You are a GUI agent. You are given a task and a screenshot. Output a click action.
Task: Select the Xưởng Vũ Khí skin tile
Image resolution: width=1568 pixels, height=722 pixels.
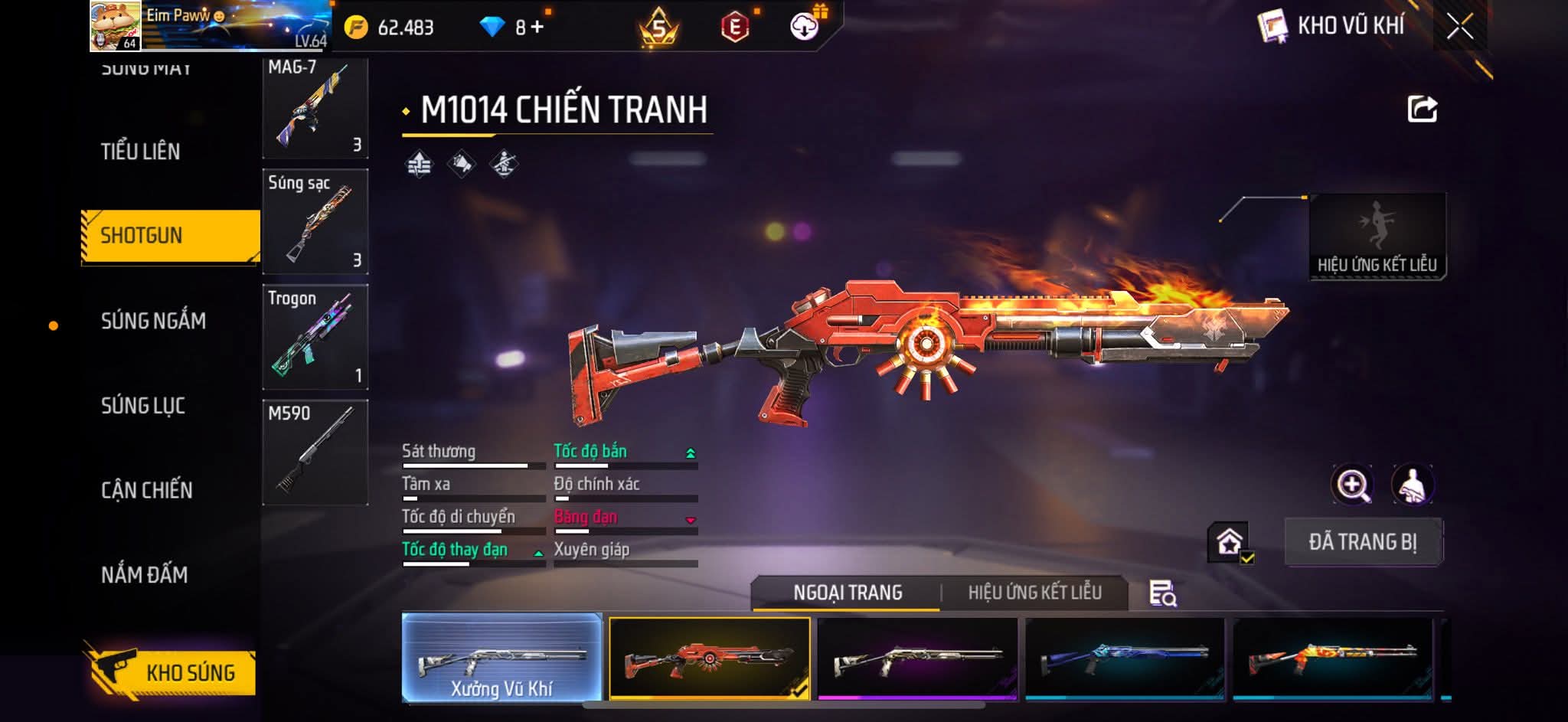point(501,658)
